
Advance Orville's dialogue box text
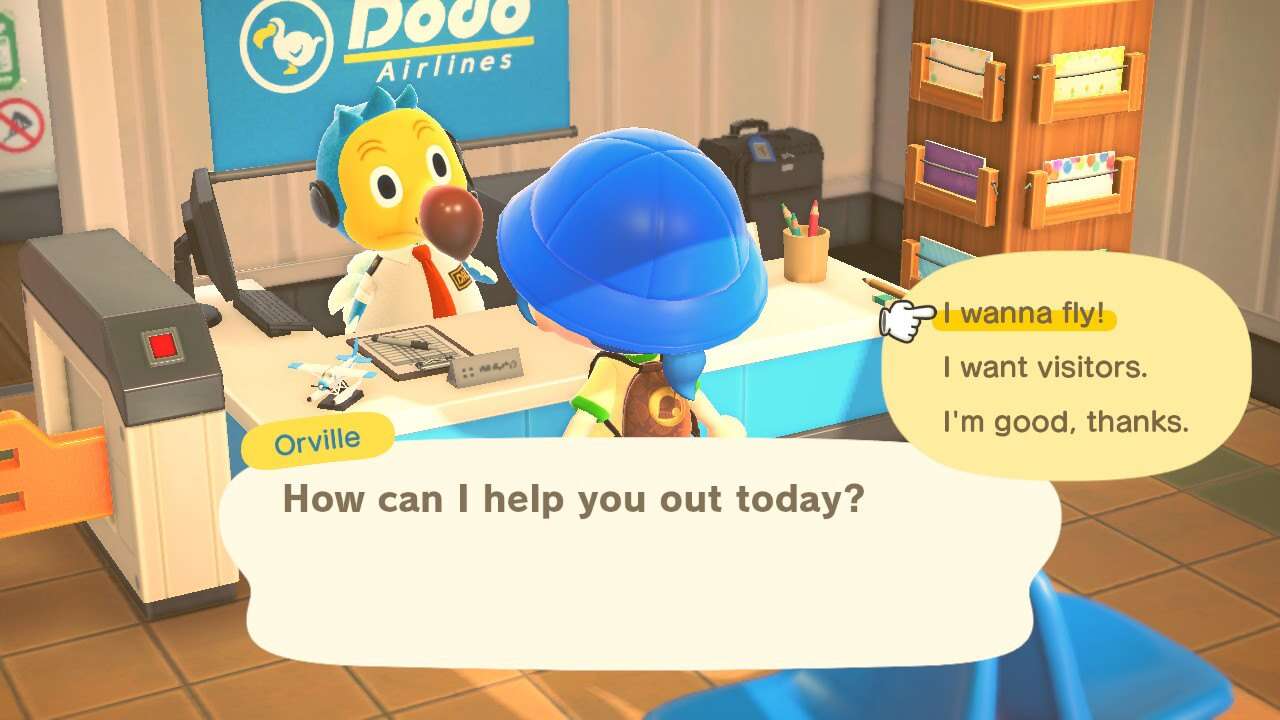click(640, 550)
